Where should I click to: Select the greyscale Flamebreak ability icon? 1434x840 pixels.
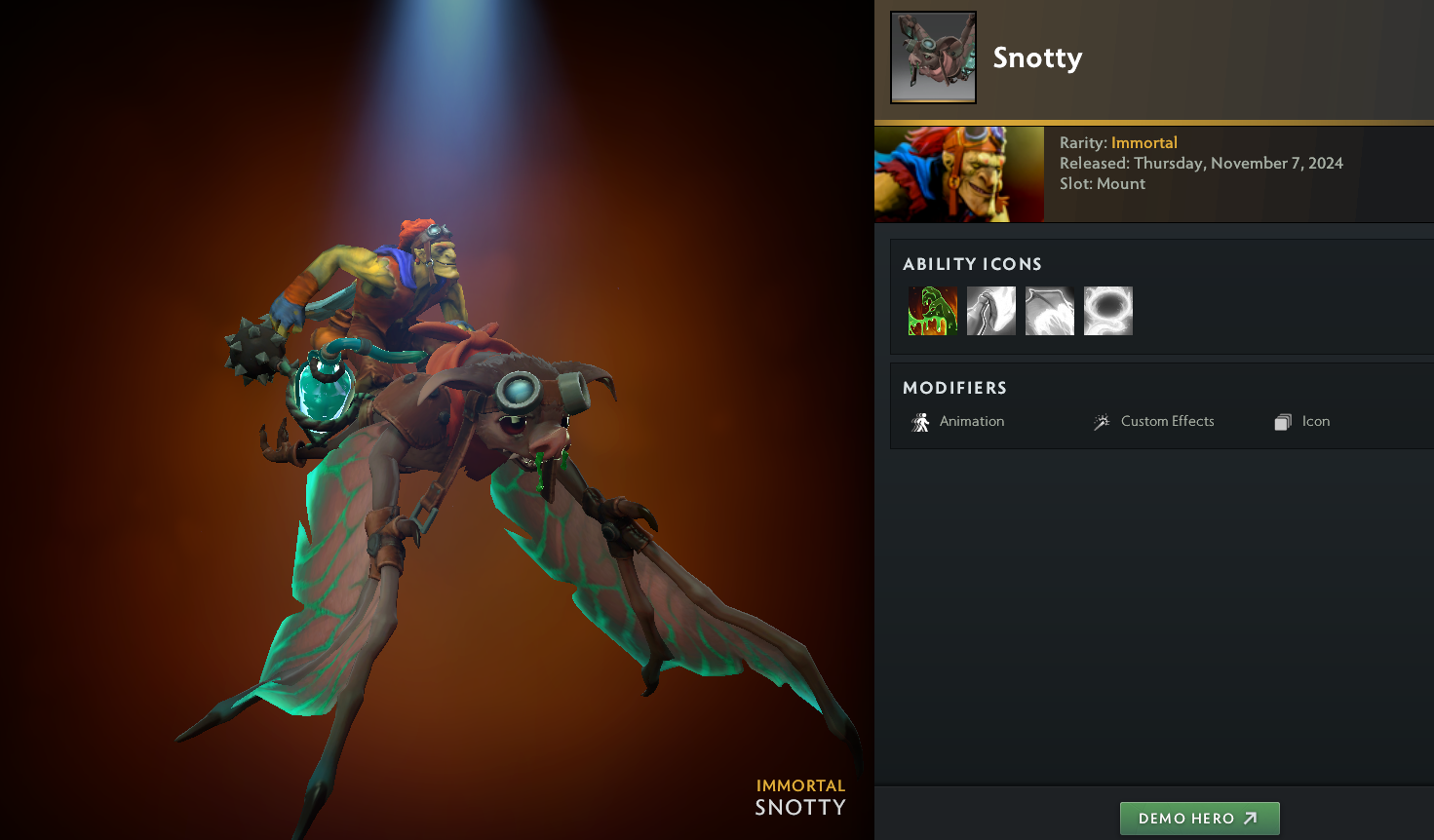pos(991,311)
